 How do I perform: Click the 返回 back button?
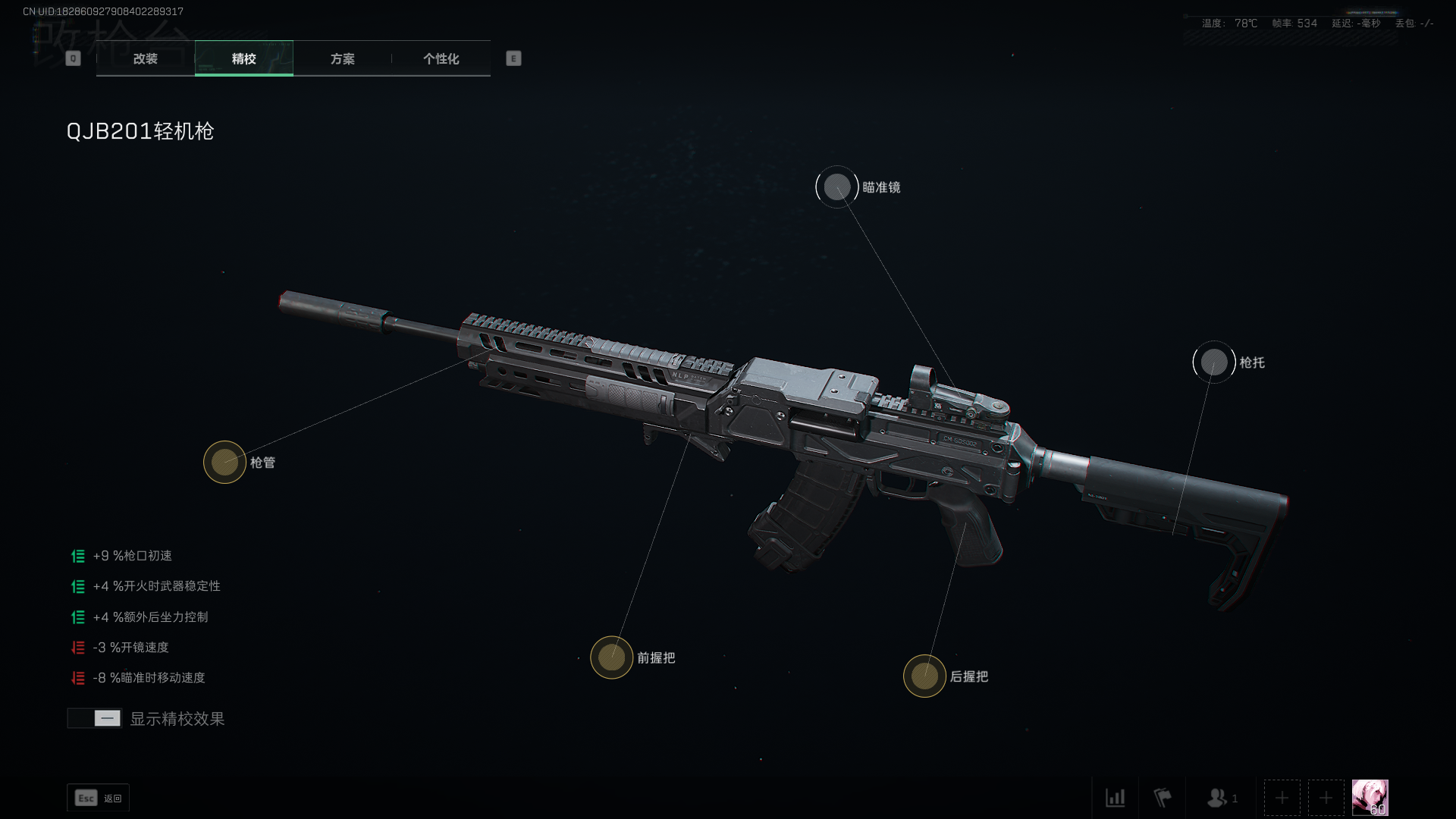(99, 798)
